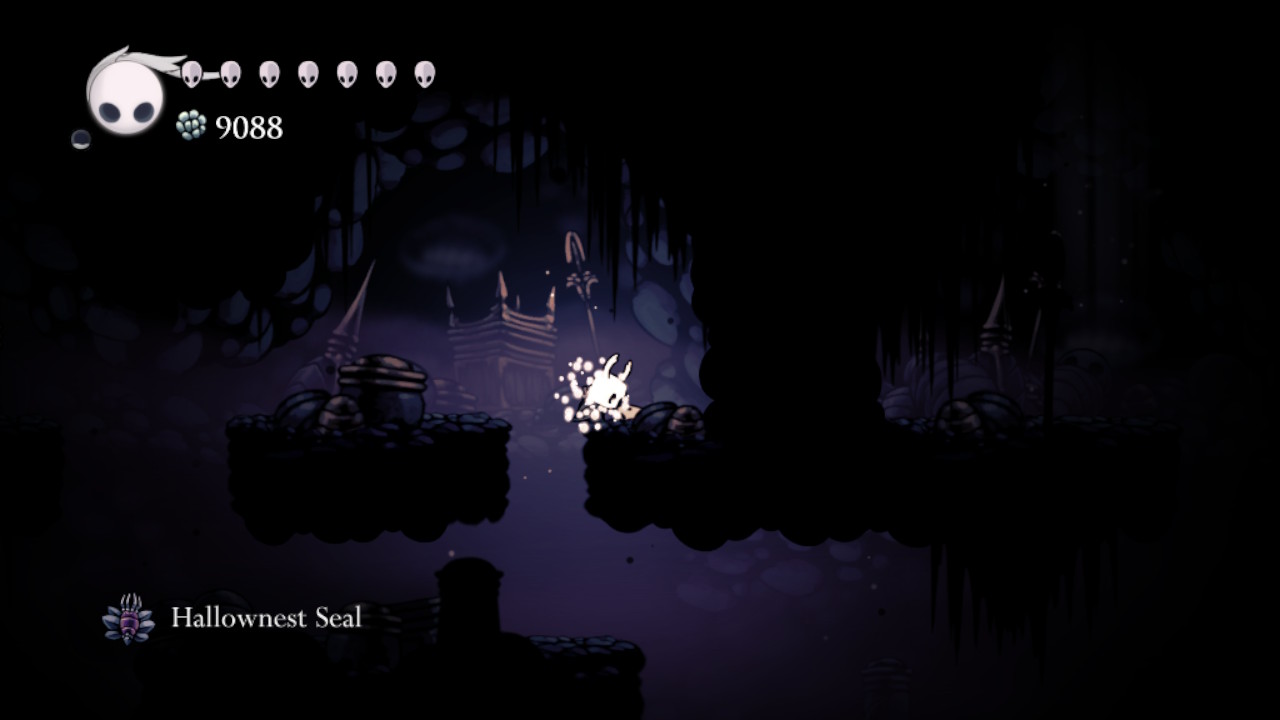Click the first health mask
This screenshot has height=720, width=1280.
pyautogui.click(x=192, y=72)
